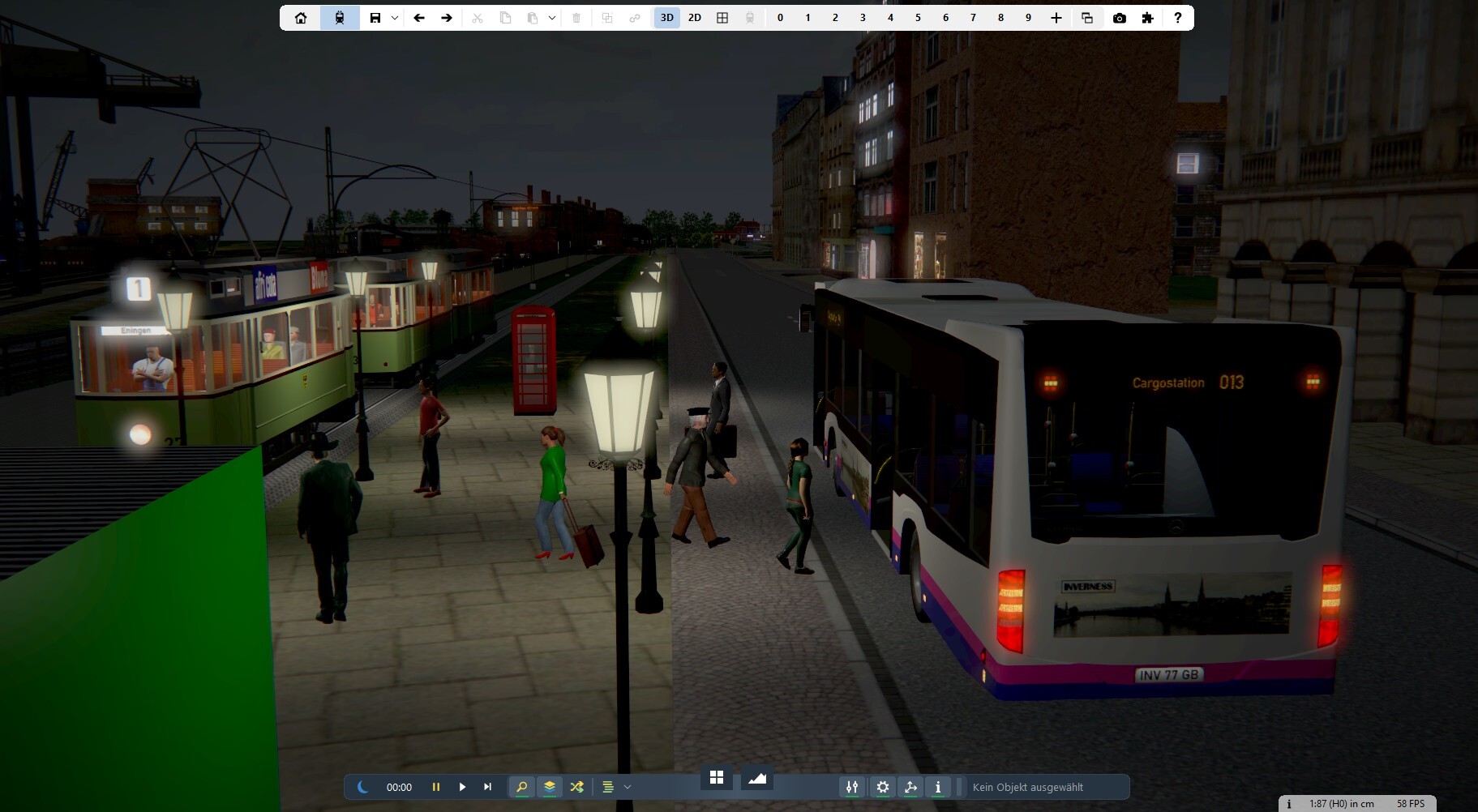This screenshot has width=1478, height=812.
Task: Switch to the 2D view
Action: 695,18
